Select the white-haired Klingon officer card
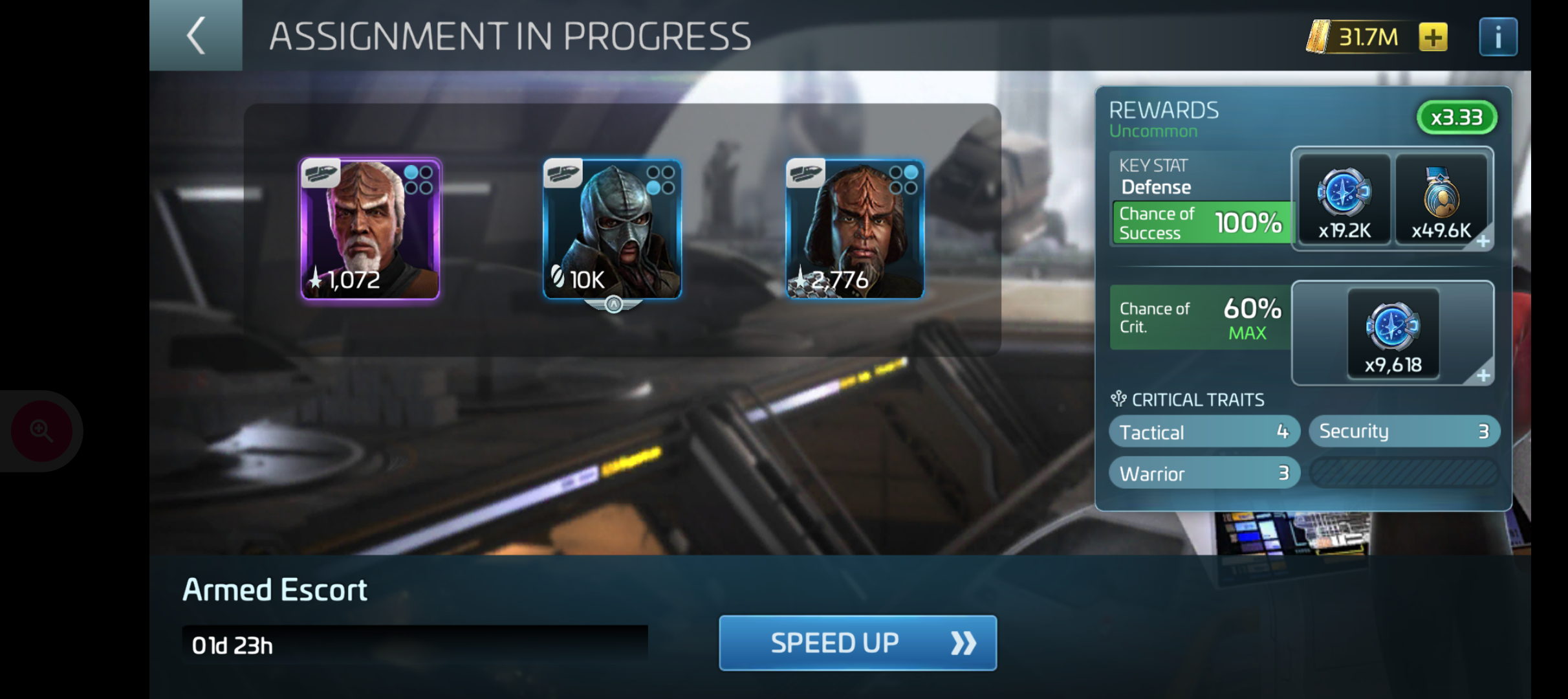Viewport: 1568px width, 699px height. coord(370,228)
